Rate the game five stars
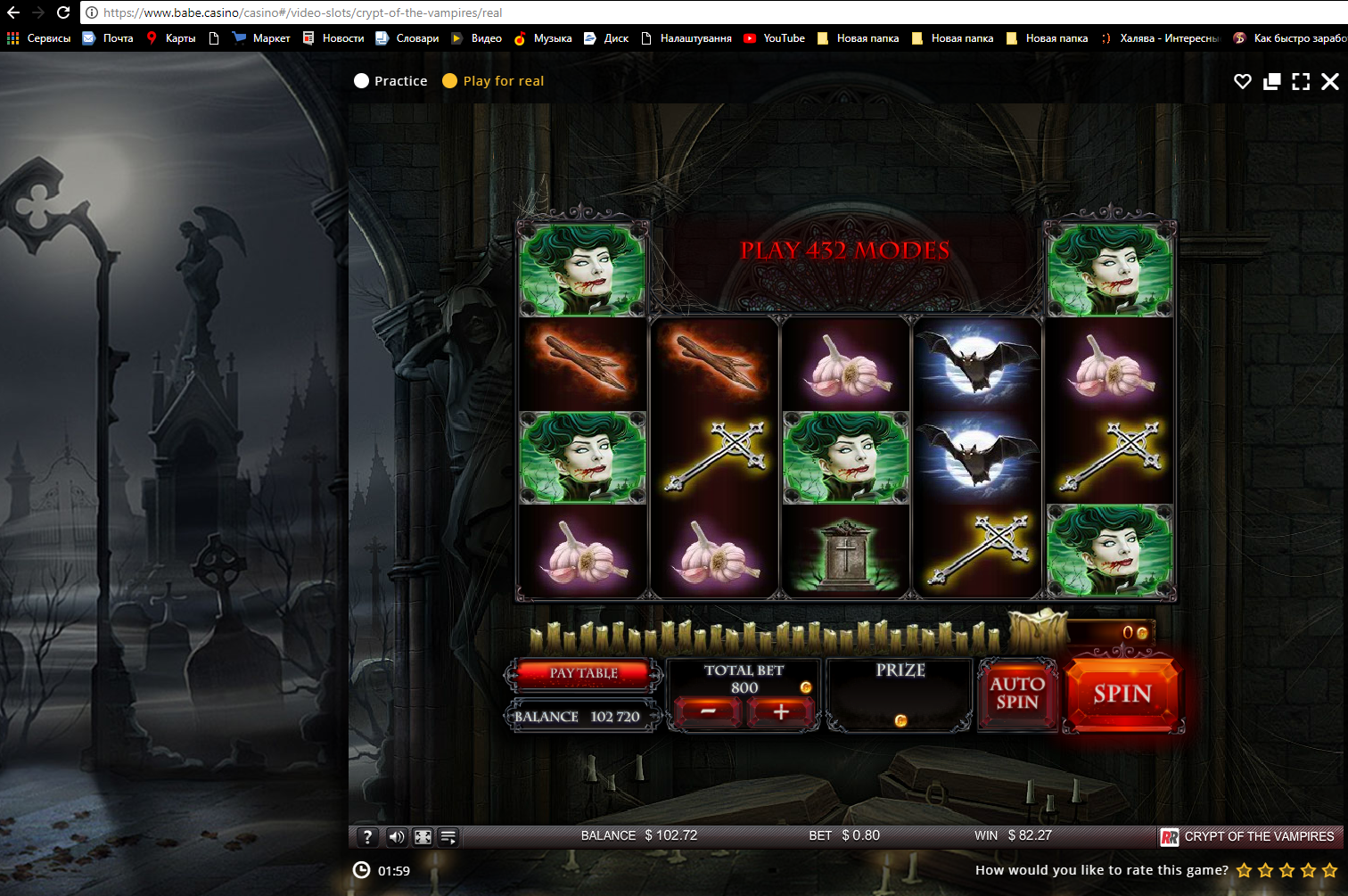Screen dimensions: 1348x896 click(x=1327, y=869)
